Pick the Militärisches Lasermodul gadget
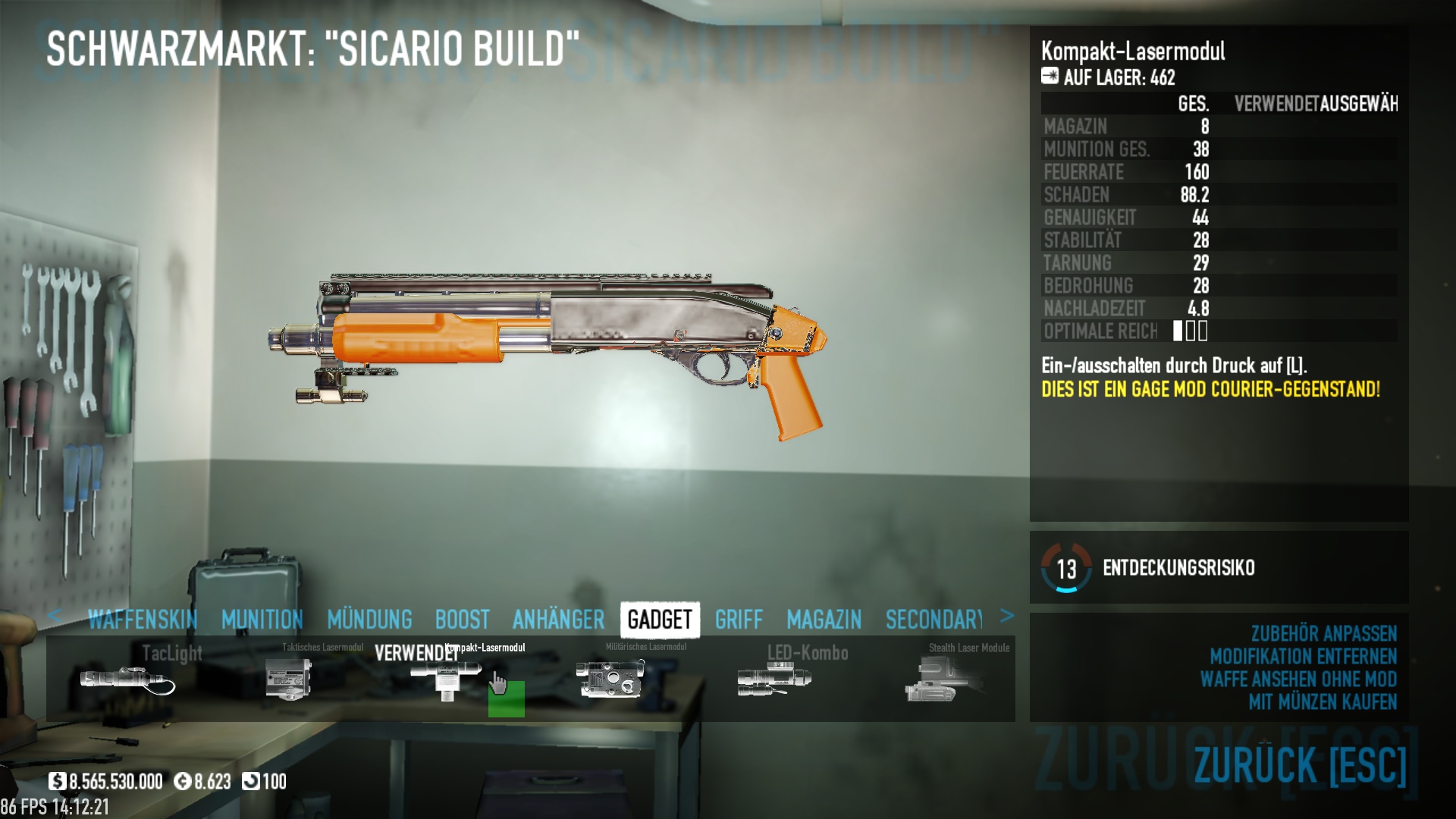This screenshot has height=819, width=1456. tap(610, 679)
